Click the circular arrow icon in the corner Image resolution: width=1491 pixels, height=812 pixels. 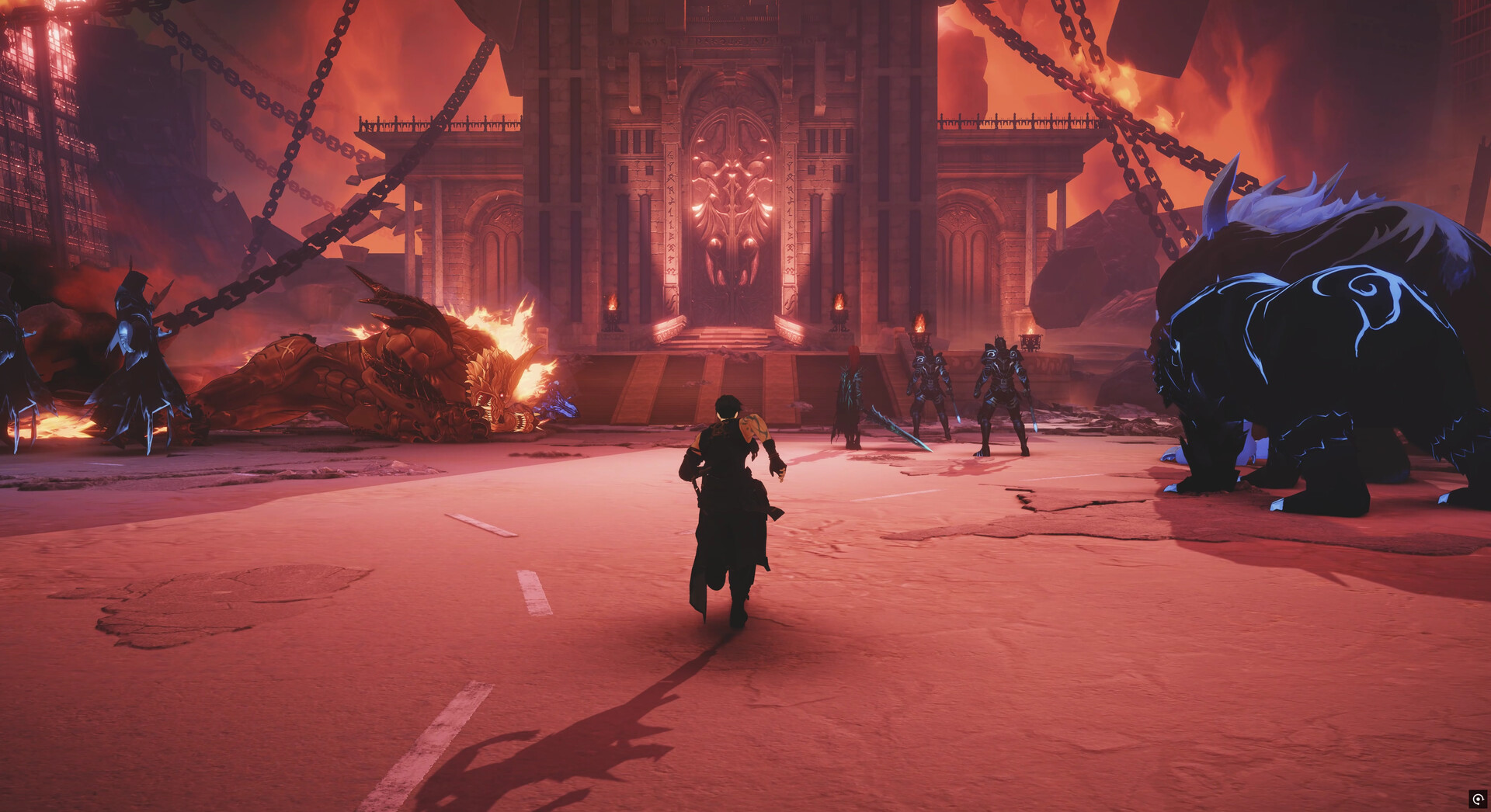(1477, 799)
